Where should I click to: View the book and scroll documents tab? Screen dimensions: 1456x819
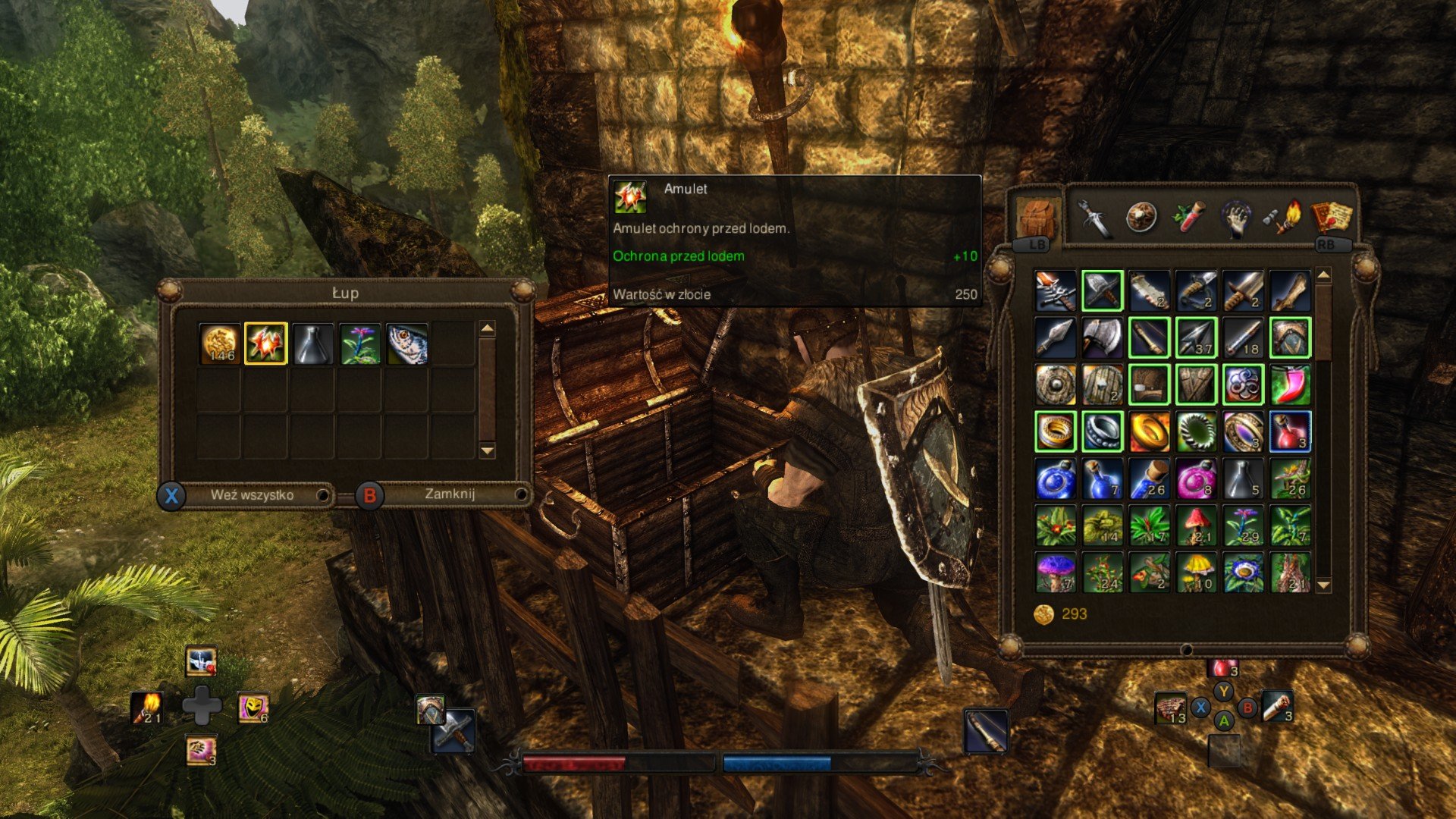pos(1332,218)
